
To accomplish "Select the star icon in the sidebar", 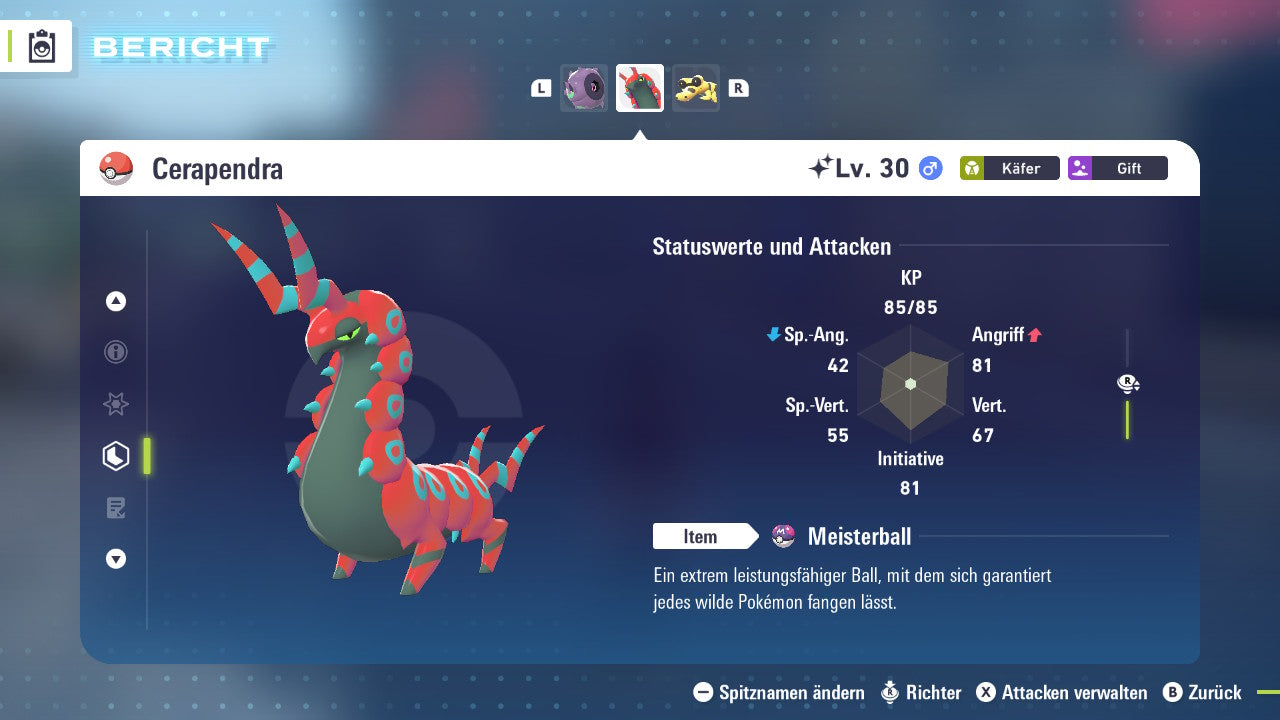I will tap(116, 404).
